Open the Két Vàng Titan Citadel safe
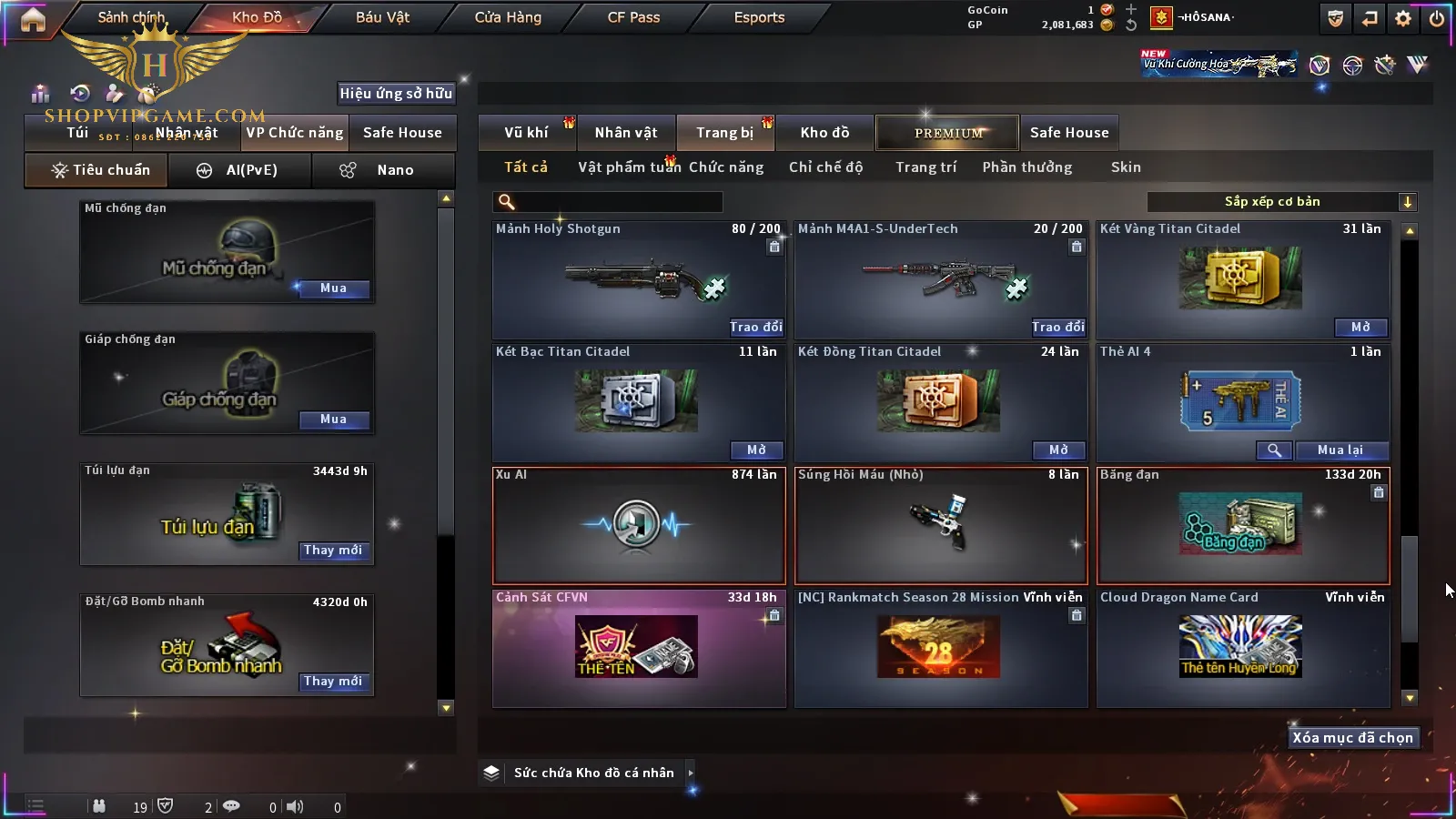 click(1360, 328)
